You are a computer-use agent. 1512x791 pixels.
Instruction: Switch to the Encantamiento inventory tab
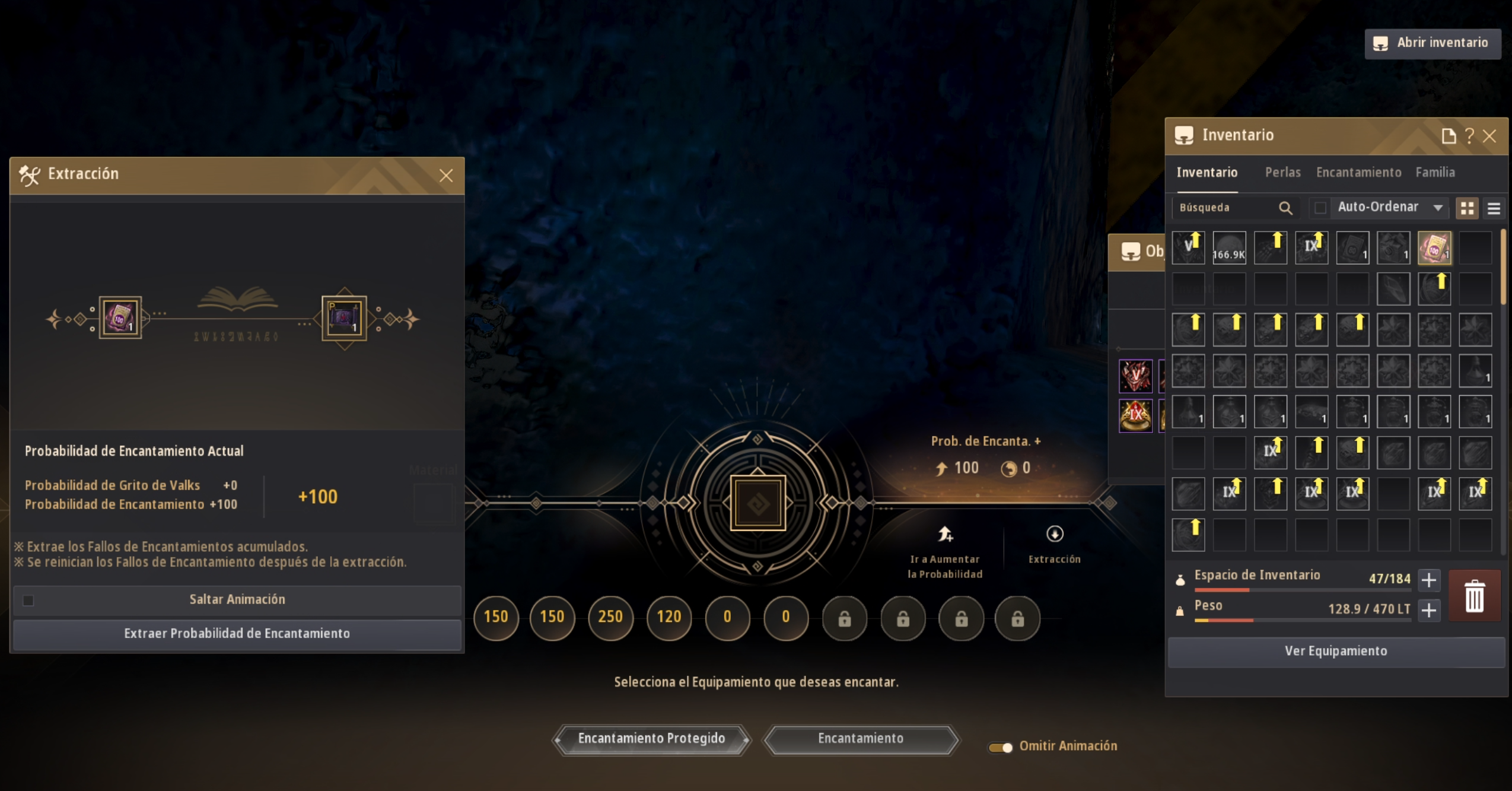coord(1358,173)
